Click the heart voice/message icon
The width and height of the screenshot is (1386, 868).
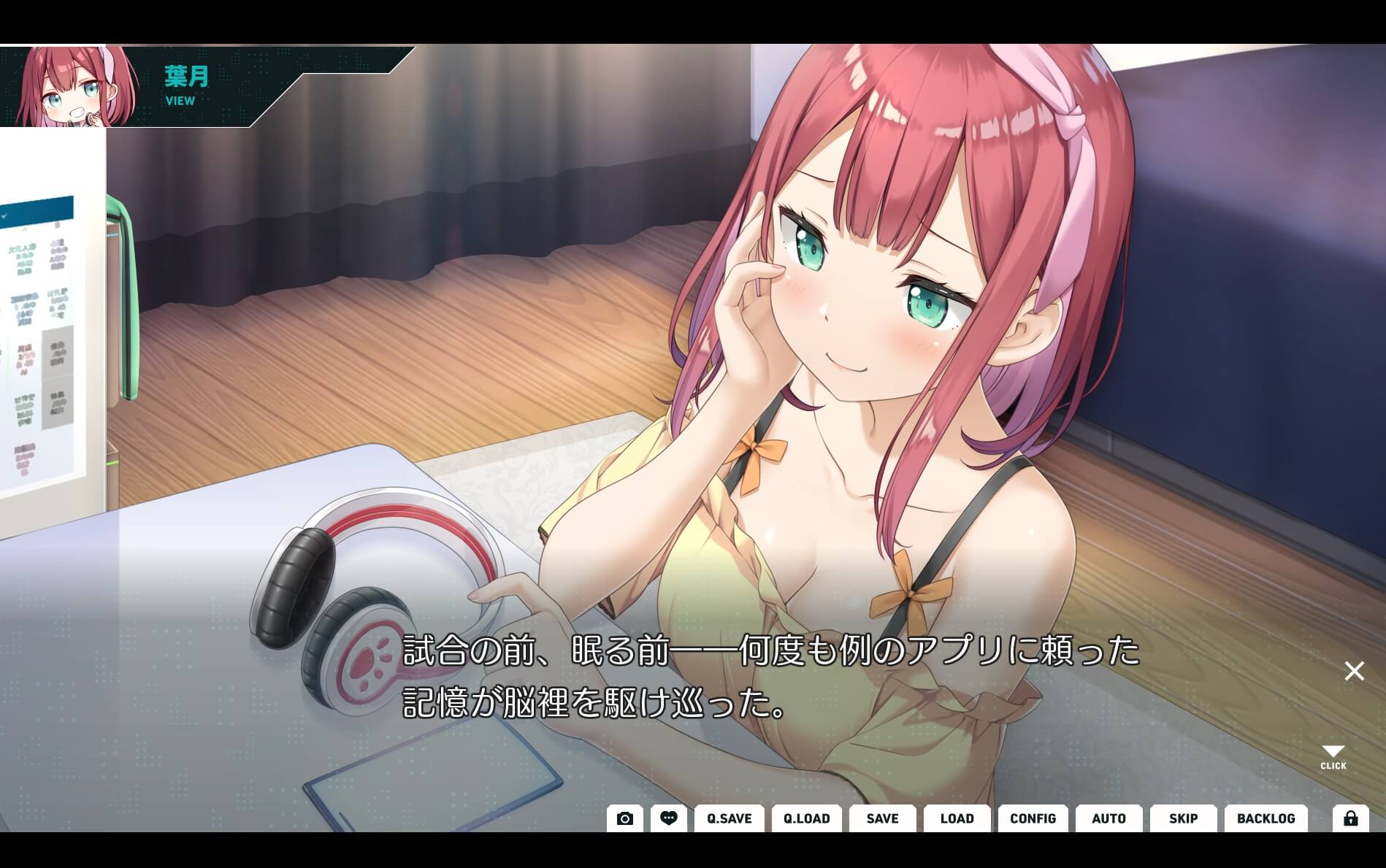click(x=668, y=818)
